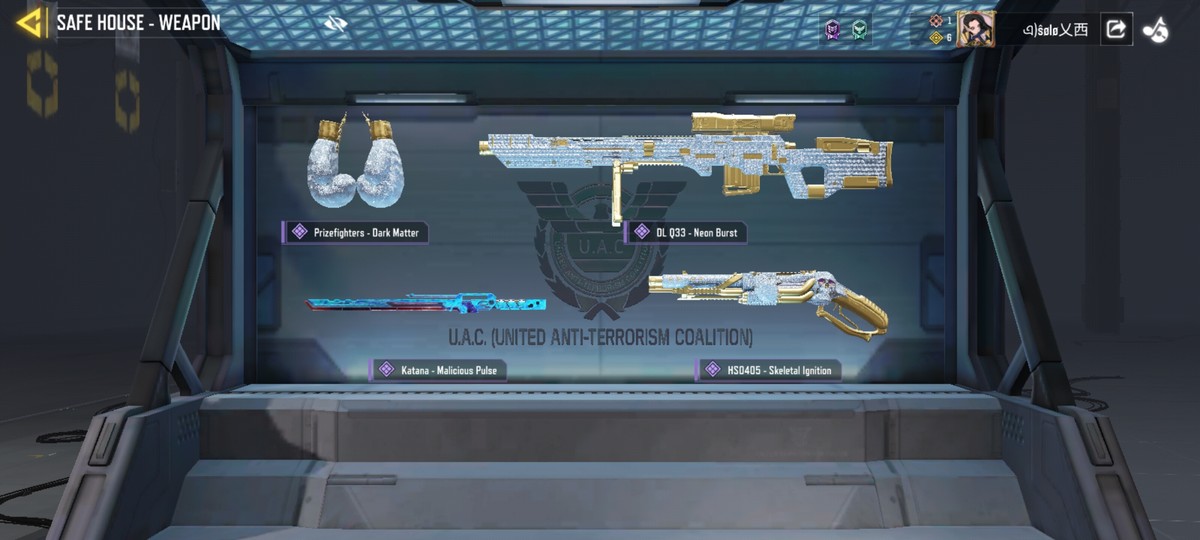1200x540 pixels.
Task: Choose the DL Q33 - Neon Burst sniper
Action: click(x=686, y=156)
